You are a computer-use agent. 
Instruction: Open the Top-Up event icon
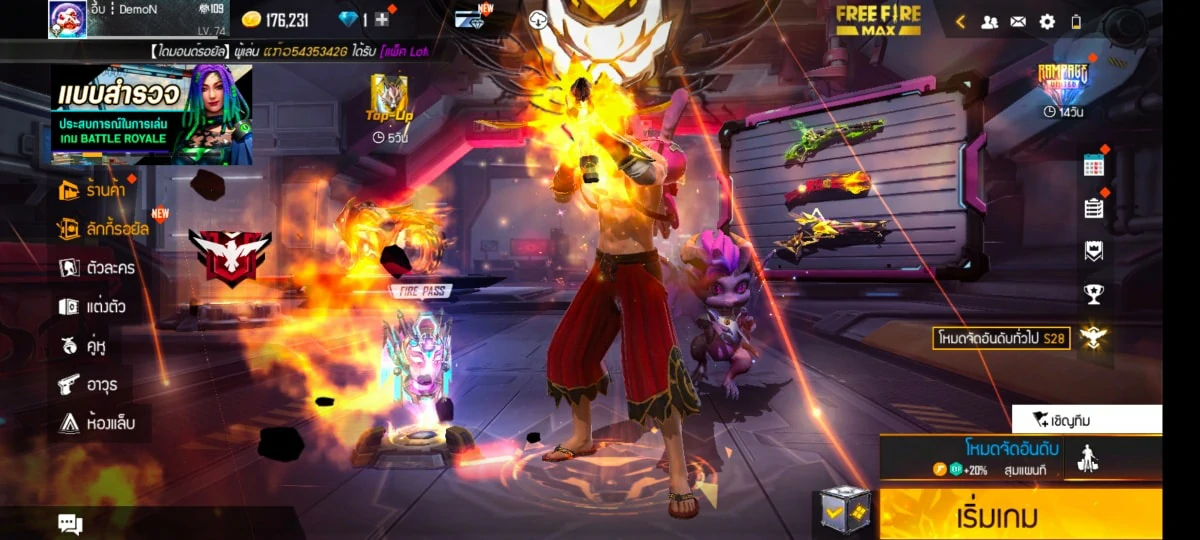389,106
